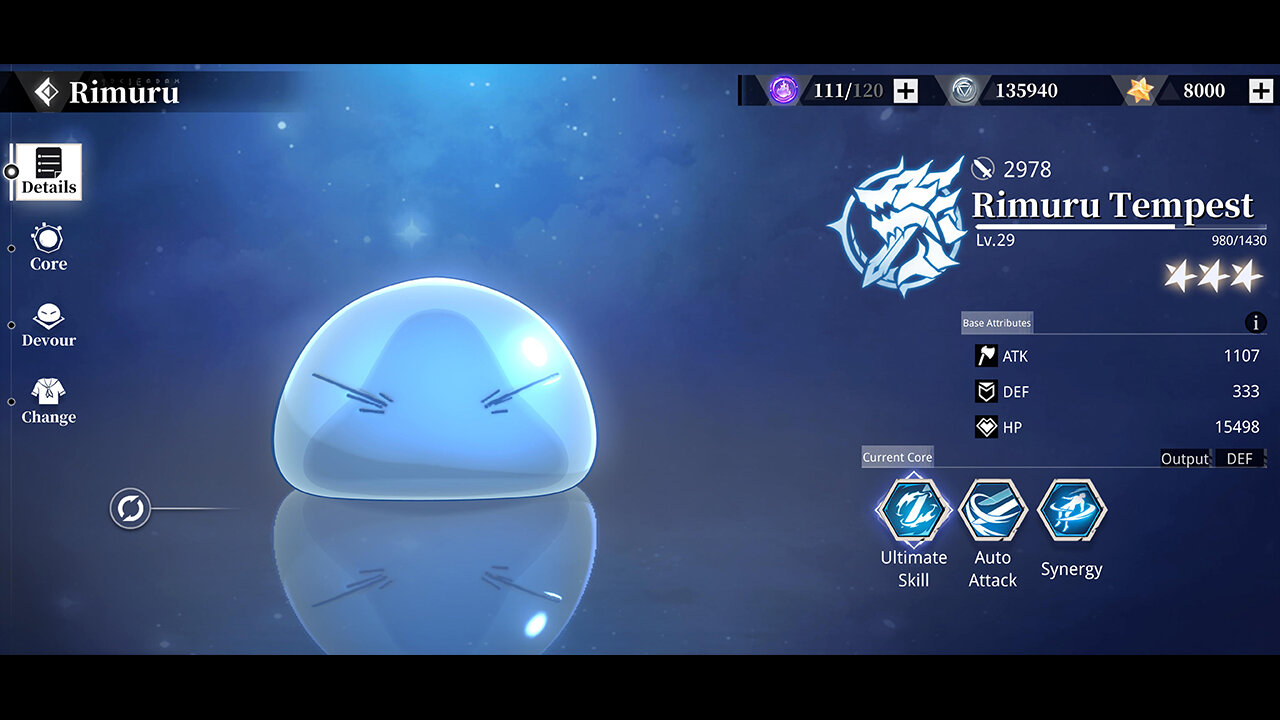Select the Output core filter
1280x720 pixels.
pos(1184,459)
